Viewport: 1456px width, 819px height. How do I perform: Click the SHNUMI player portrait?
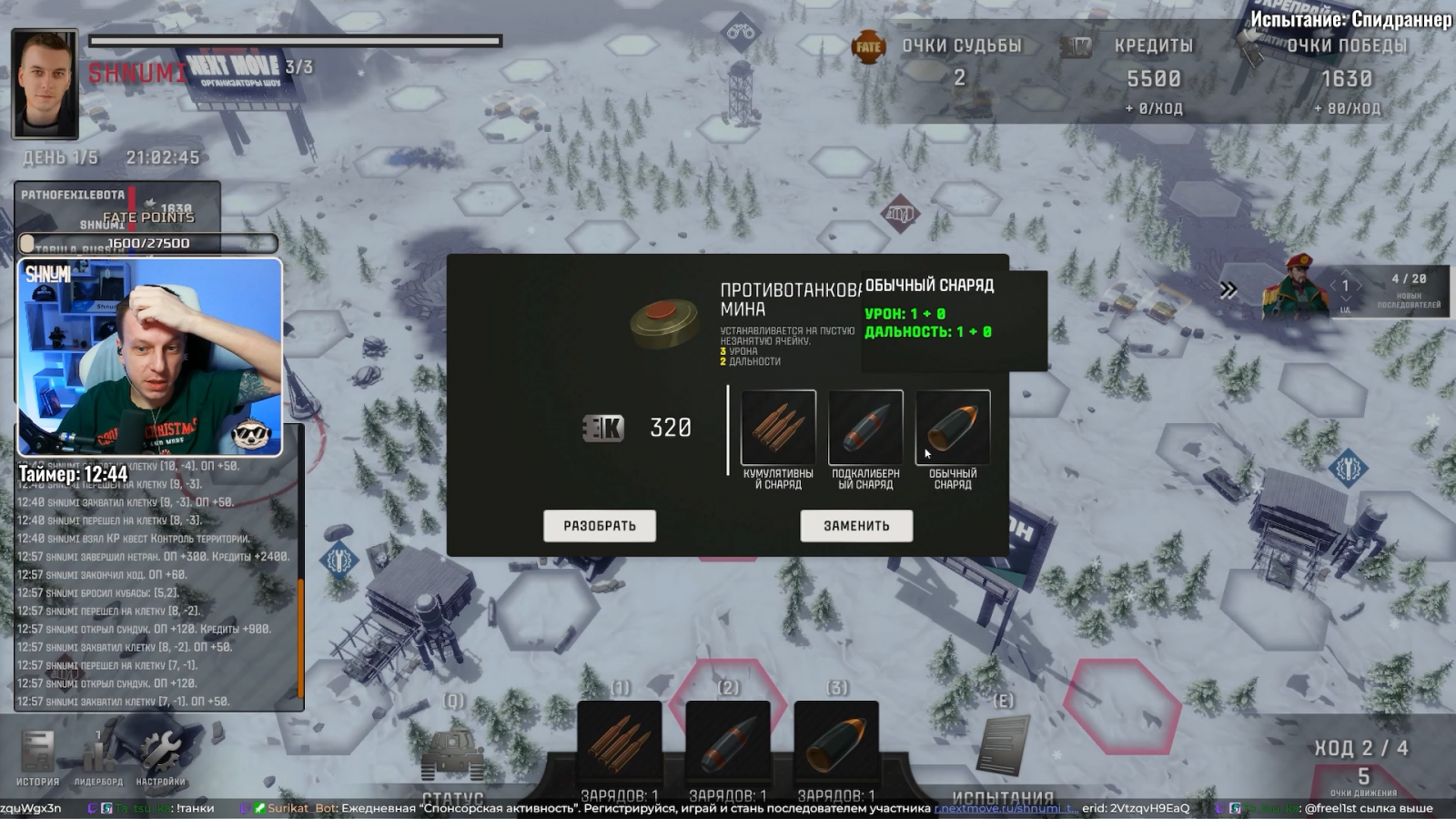coord(45,84)
